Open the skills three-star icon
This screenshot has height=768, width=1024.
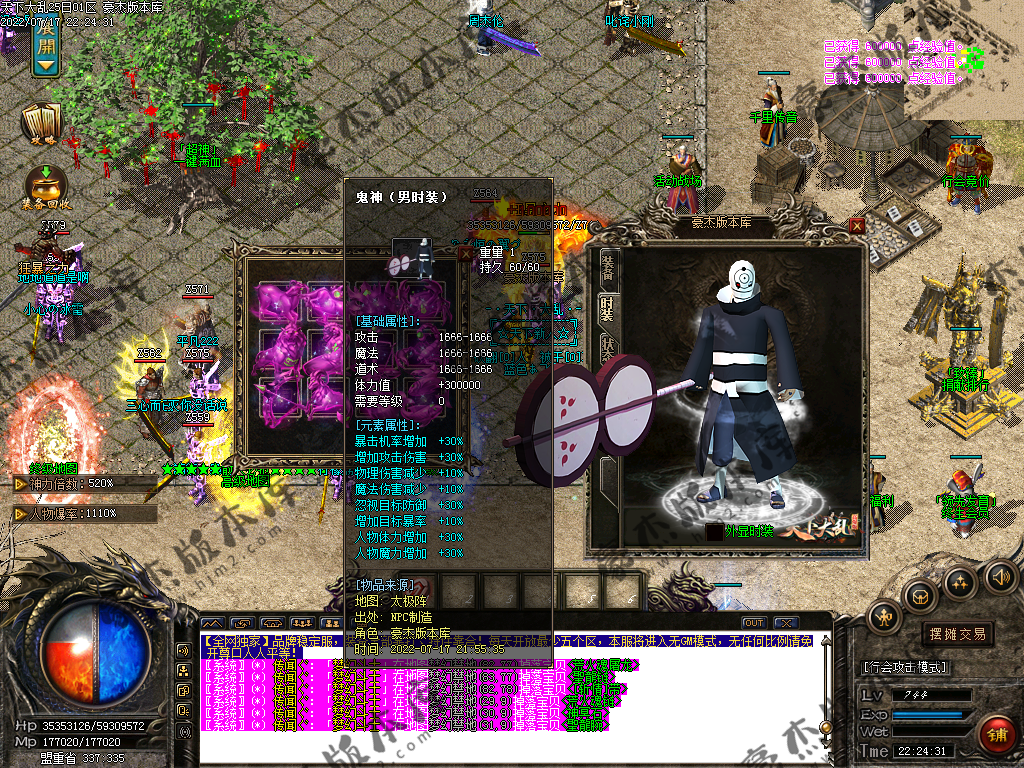coord(960,581)
